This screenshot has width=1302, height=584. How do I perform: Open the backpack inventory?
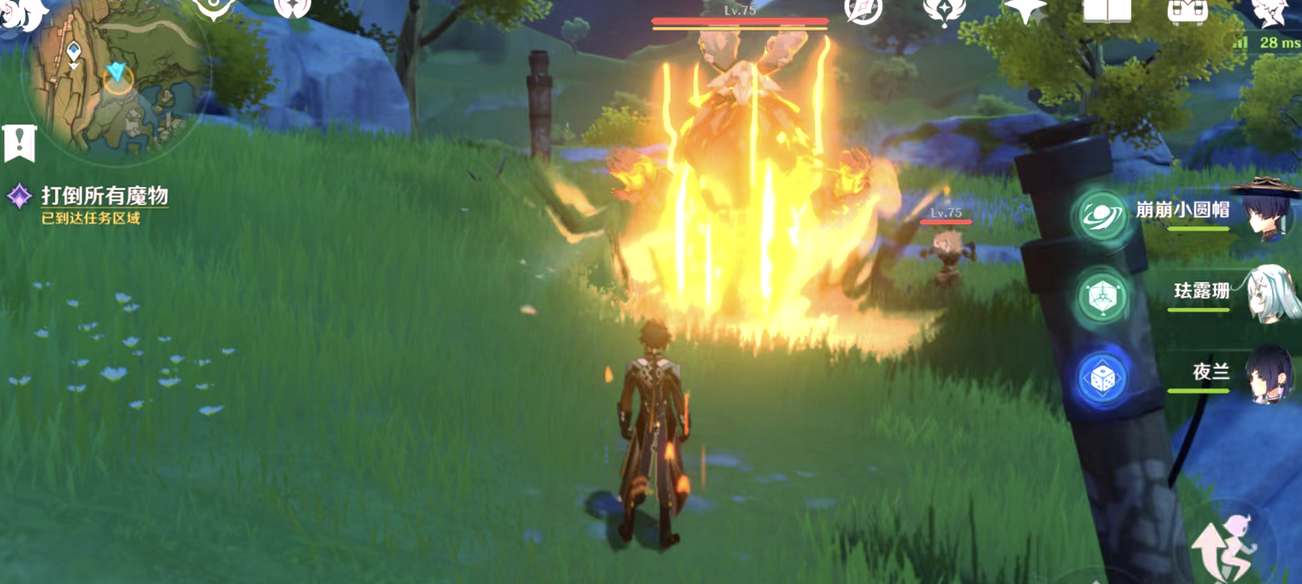pos(1187,10)
